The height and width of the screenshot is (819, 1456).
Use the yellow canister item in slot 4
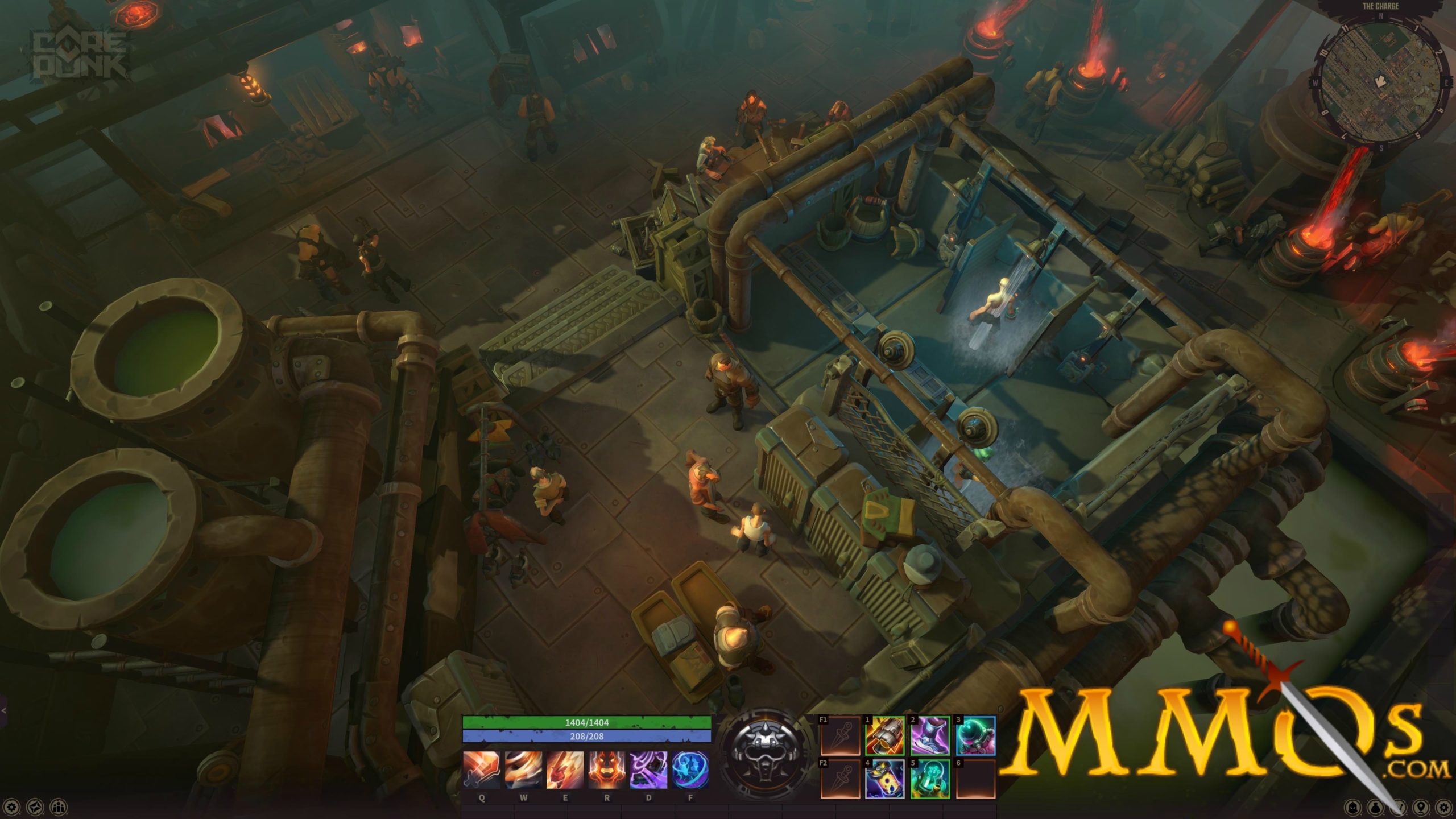tap(885, 779)
